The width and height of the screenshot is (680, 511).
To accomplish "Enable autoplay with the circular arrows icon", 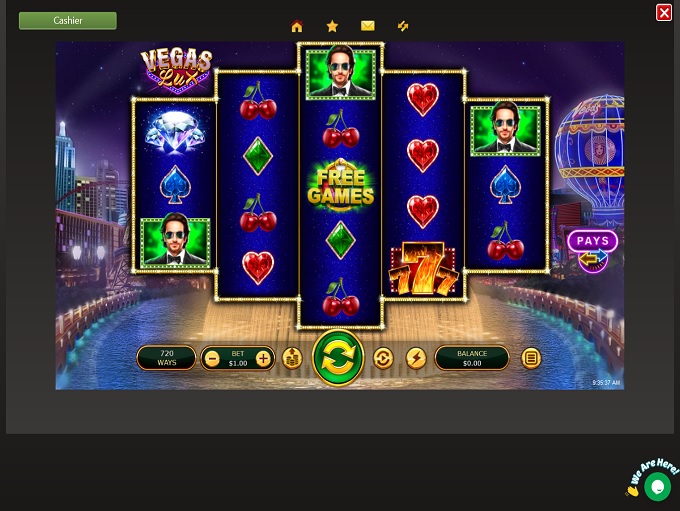I will [383, 358].
